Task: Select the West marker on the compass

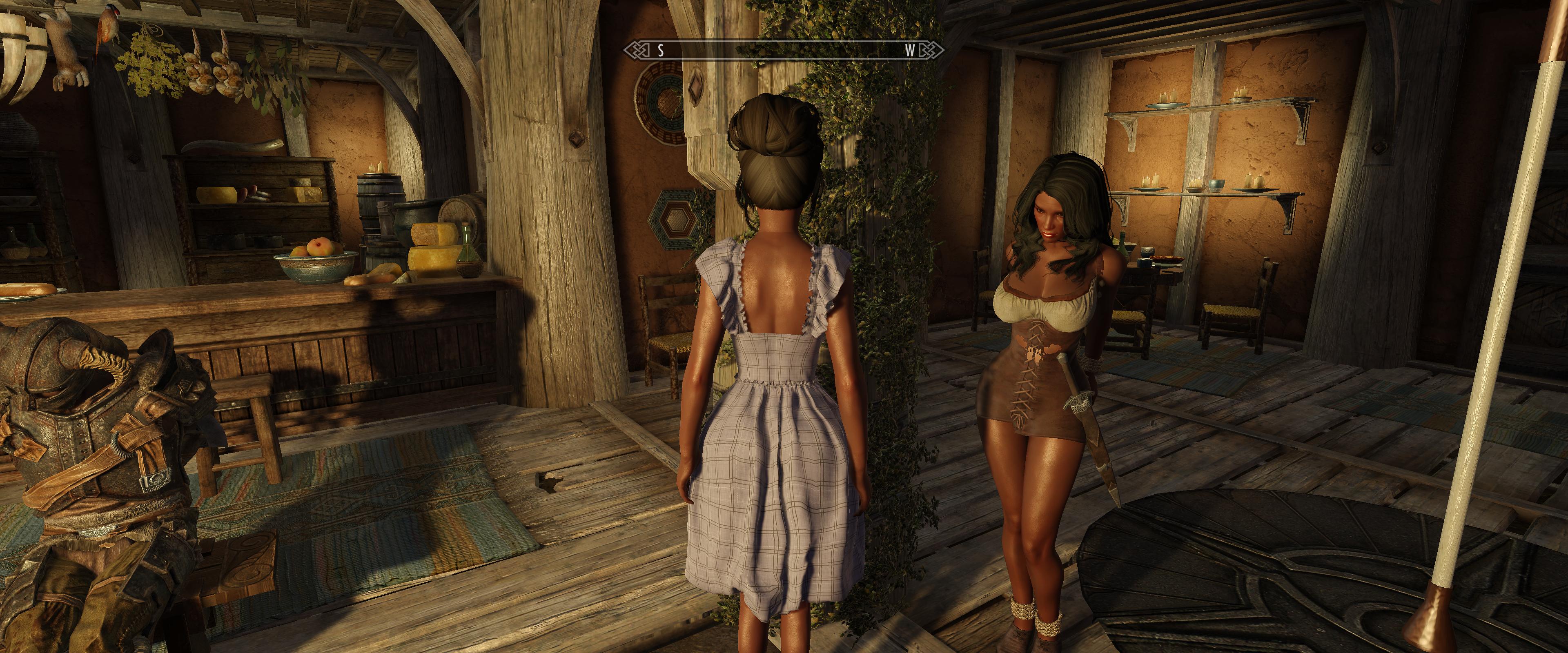Action: 909,51
